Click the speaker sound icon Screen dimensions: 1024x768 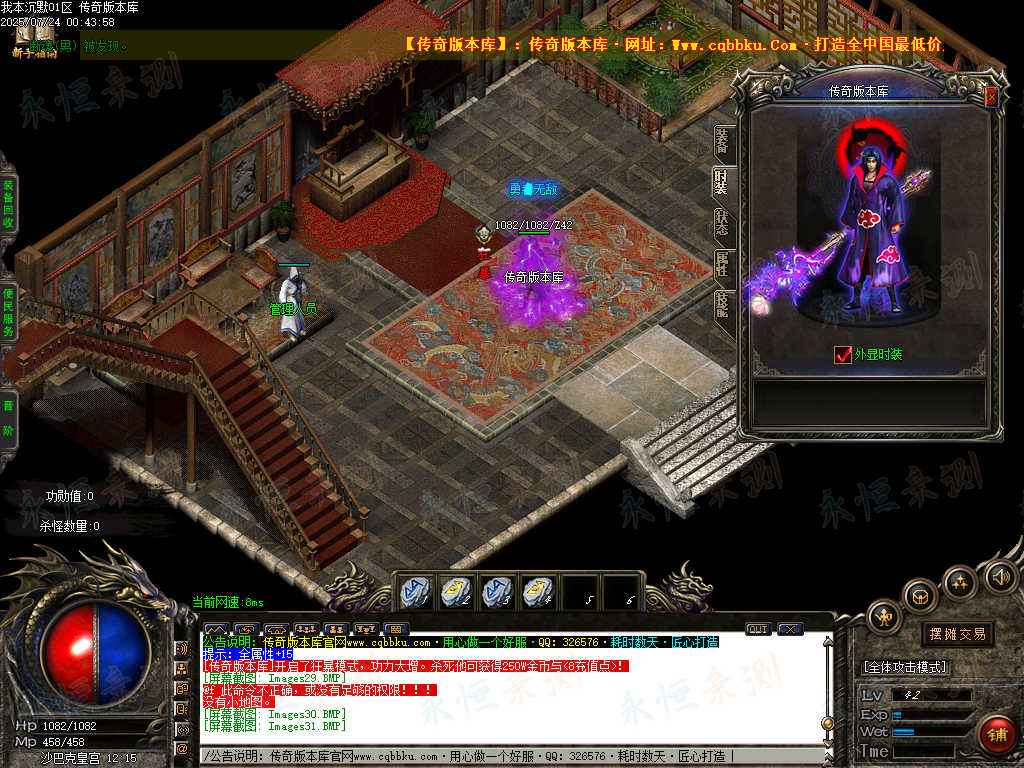[x=999, y=576]
